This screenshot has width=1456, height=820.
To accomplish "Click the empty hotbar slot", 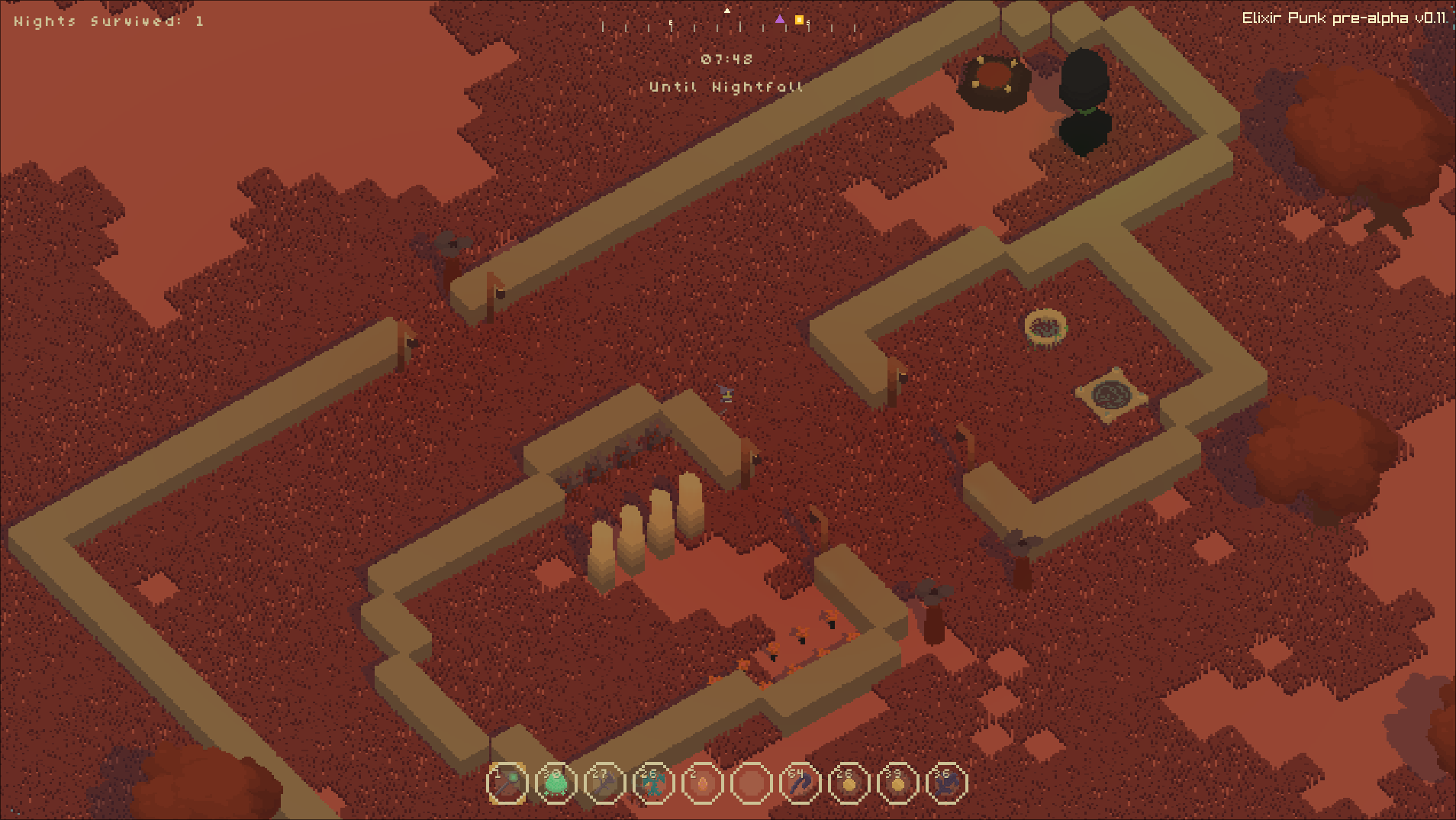I will (752, 783).
